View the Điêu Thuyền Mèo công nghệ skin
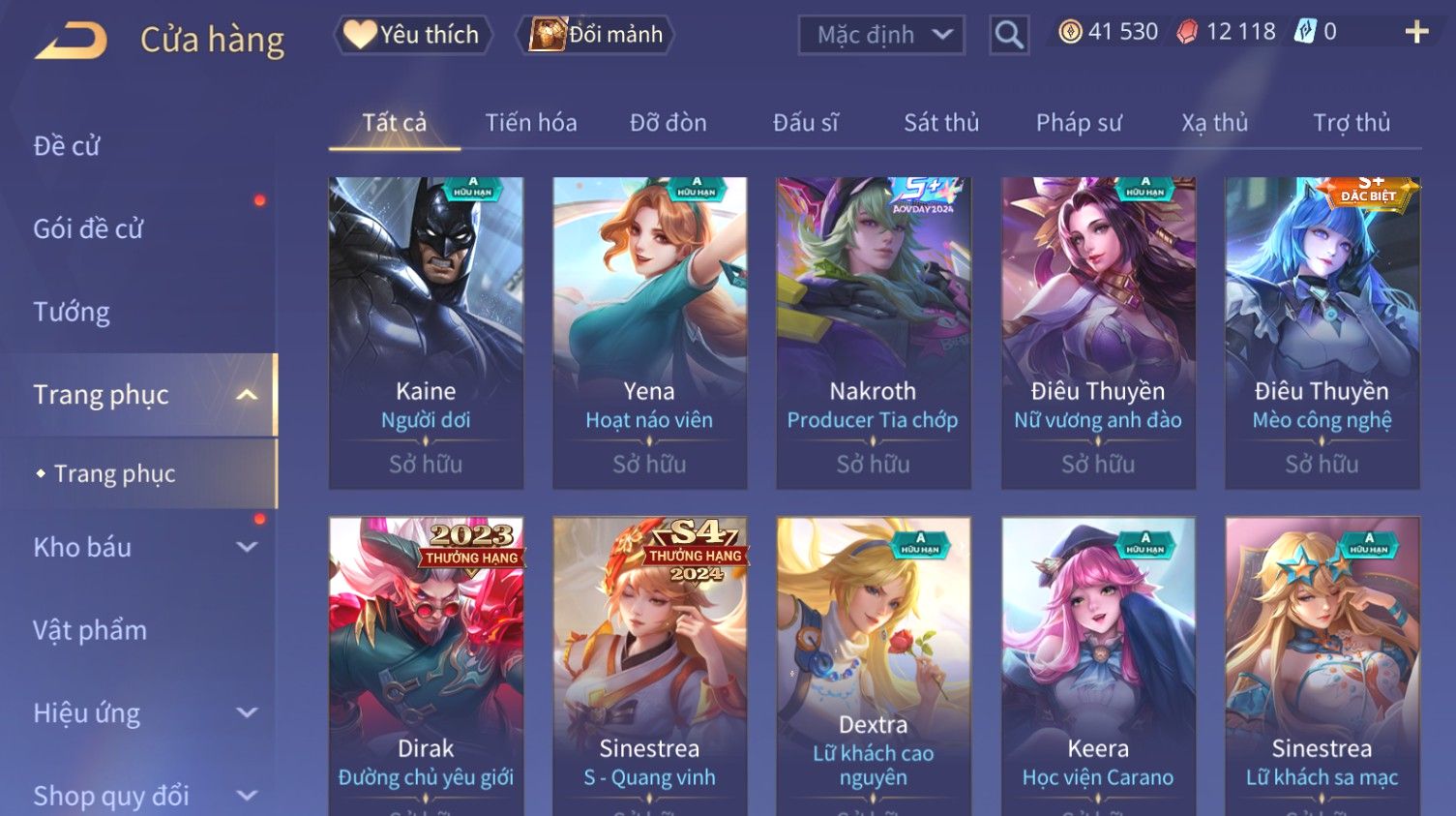The image size is (1456, 816). [x=1322, y=332]
